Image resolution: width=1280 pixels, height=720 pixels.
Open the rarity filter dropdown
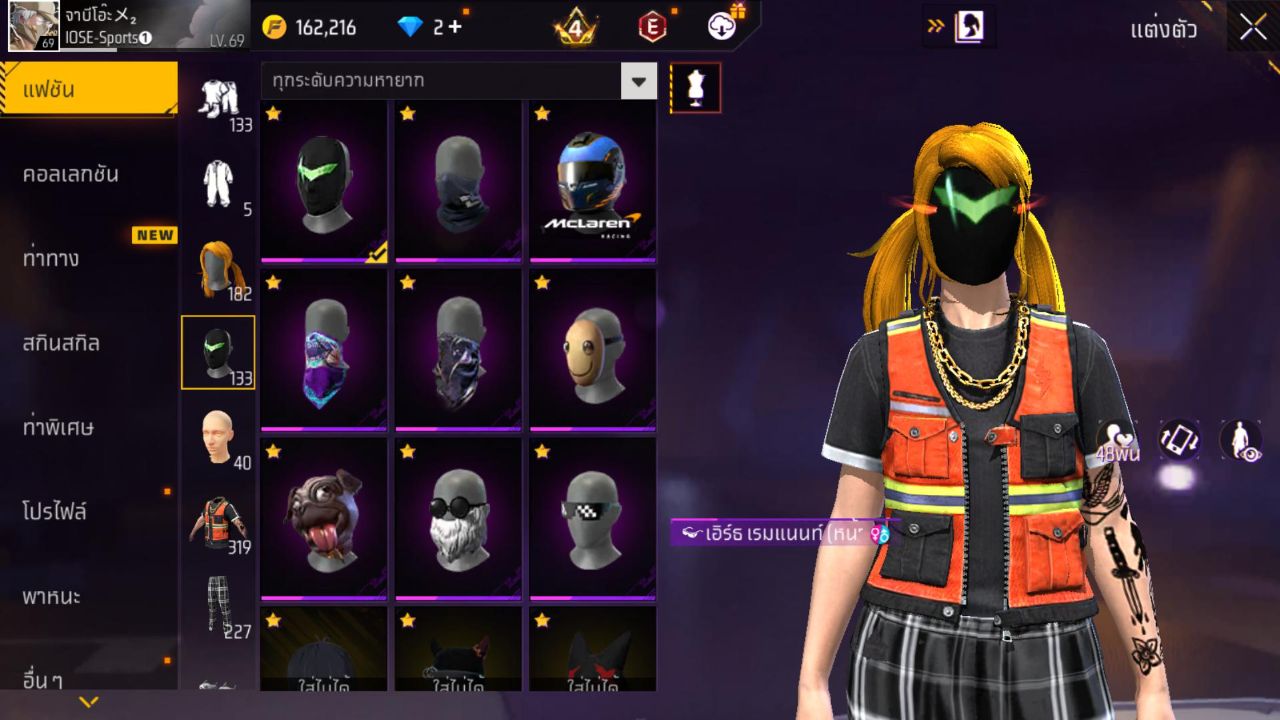(637, 81)
